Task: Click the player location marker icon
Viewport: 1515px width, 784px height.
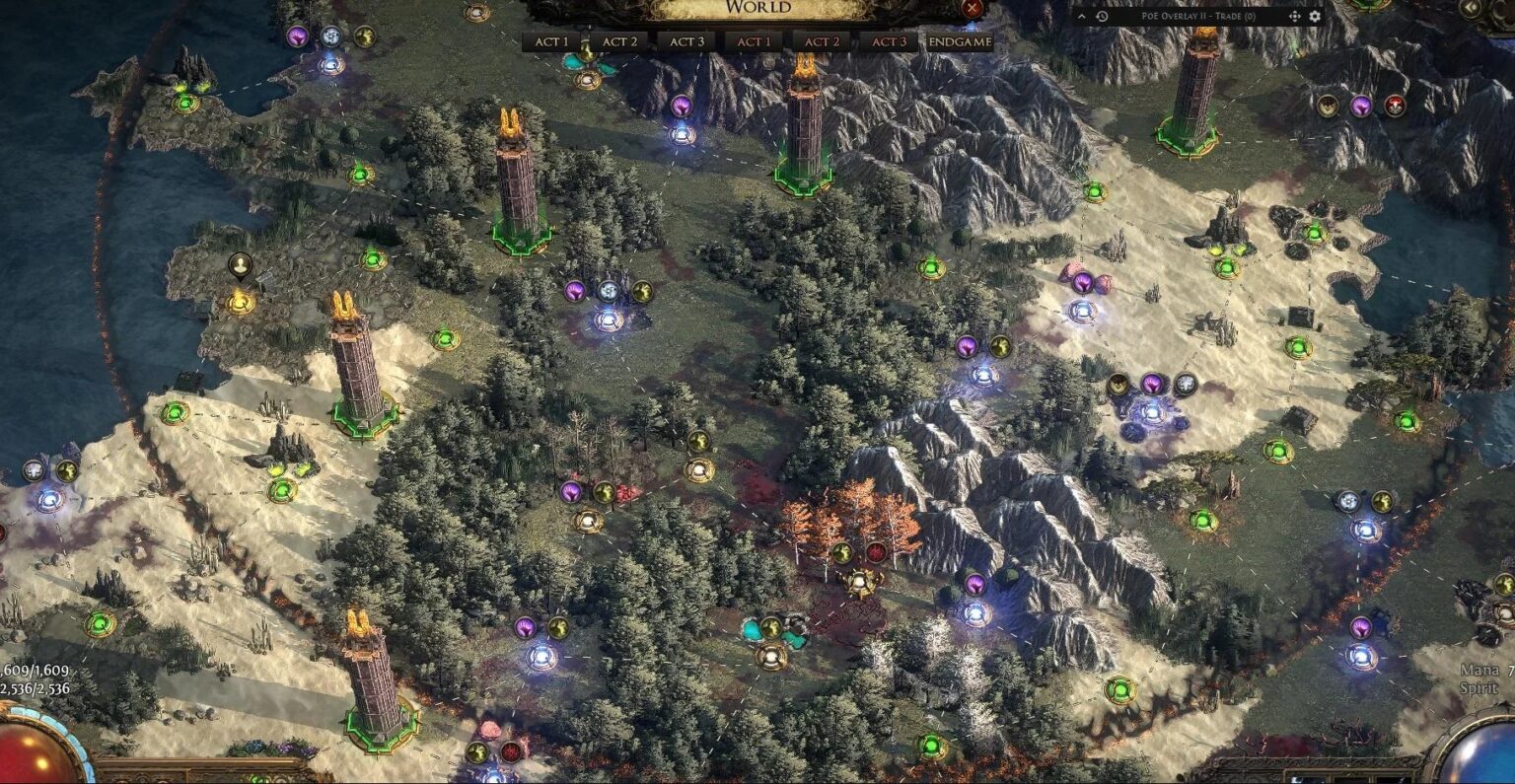Action: [x=242, y=264]
